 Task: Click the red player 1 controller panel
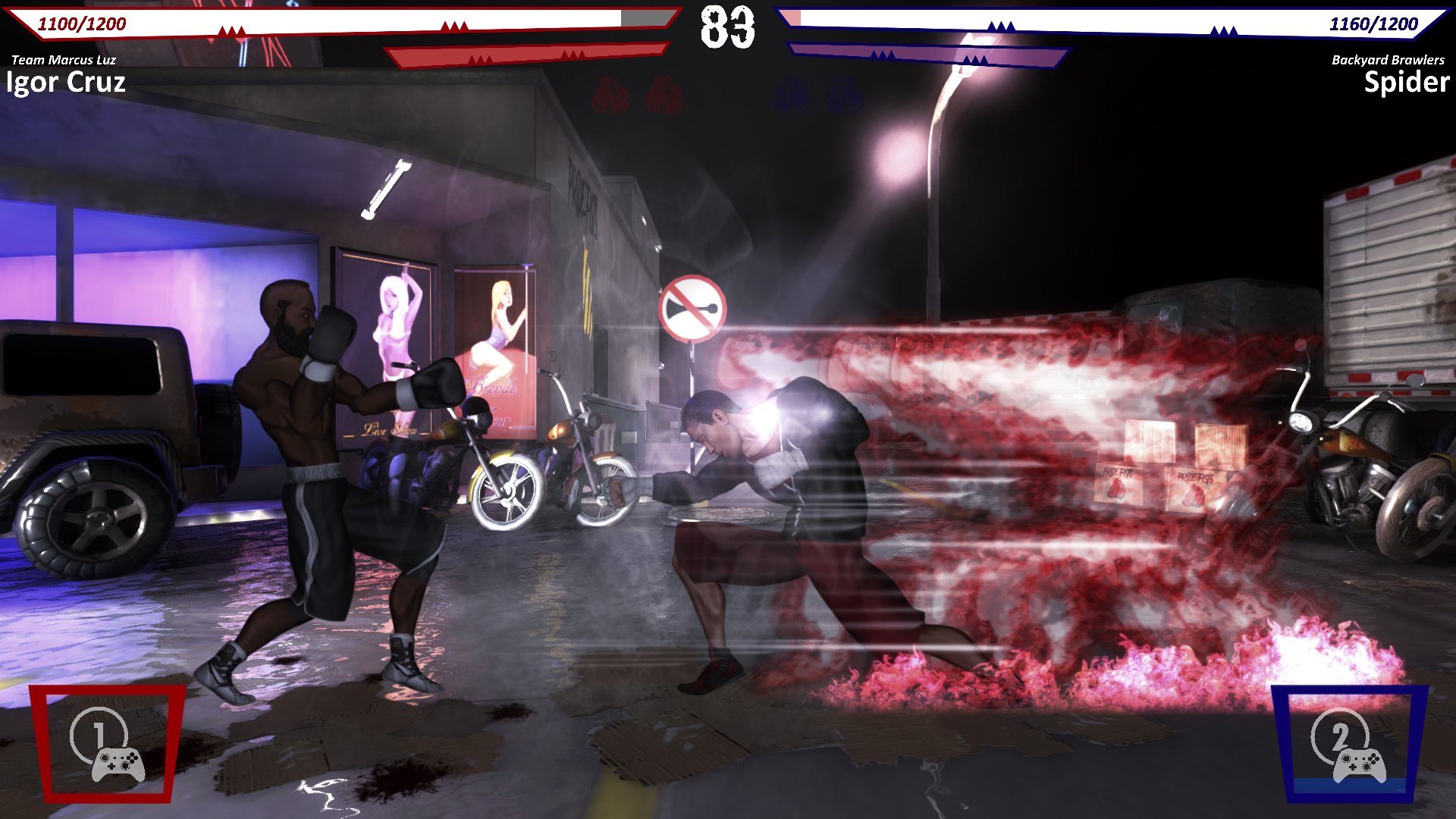tap(107, 743)
